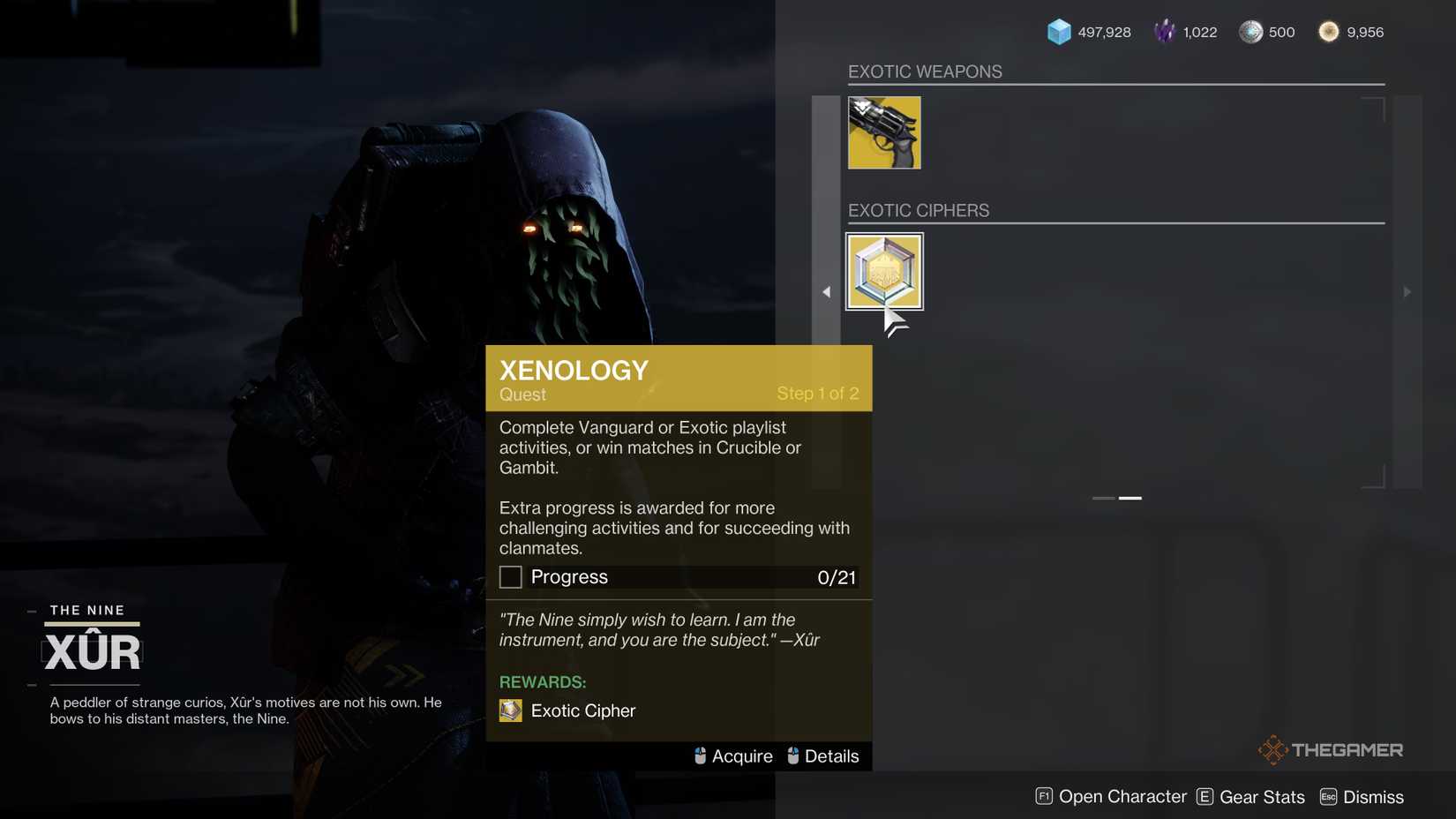Collapse the Xenology quest tooltip header
The image size is (1456, 819).
click(x=678, y=377)
